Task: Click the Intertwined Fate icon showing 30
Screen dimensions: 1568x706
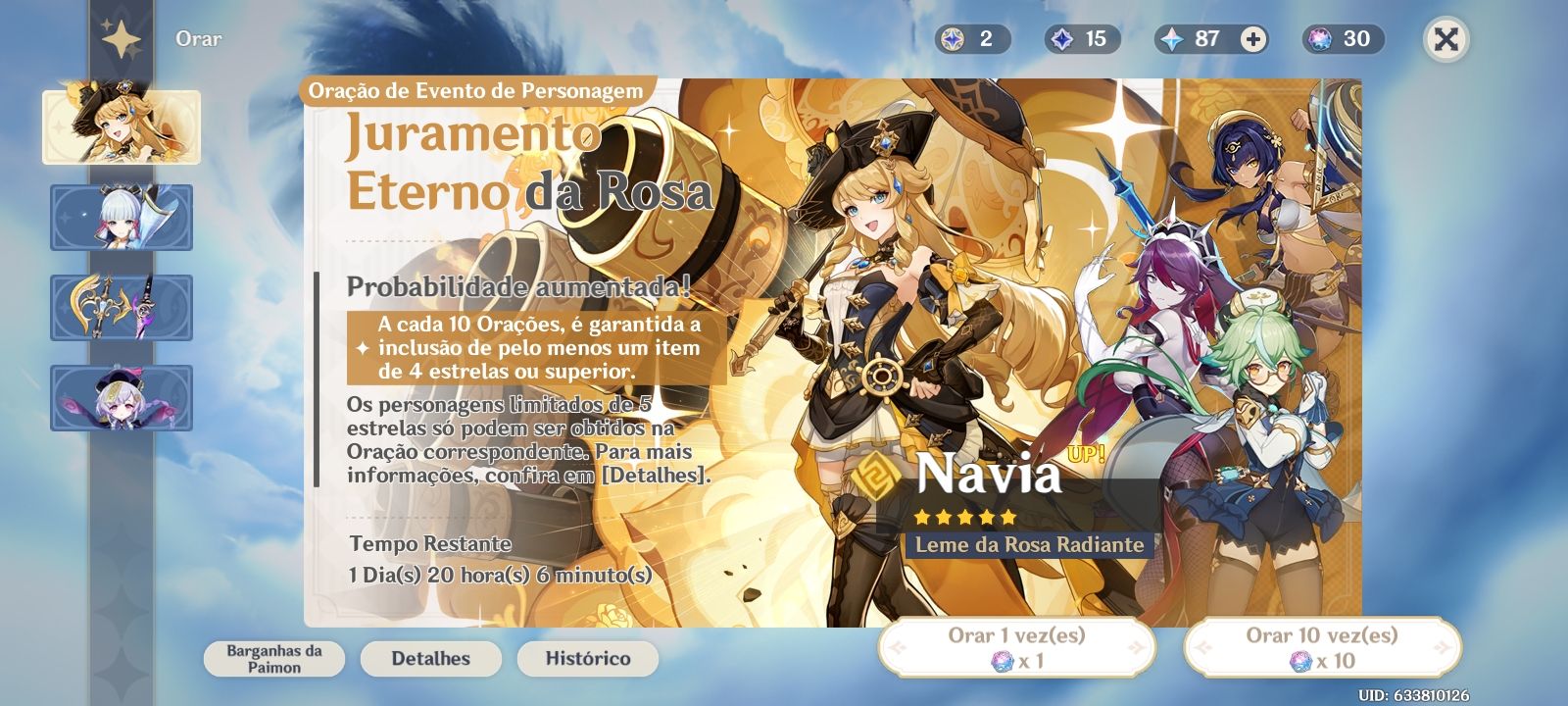Action: coord(1319,40)
